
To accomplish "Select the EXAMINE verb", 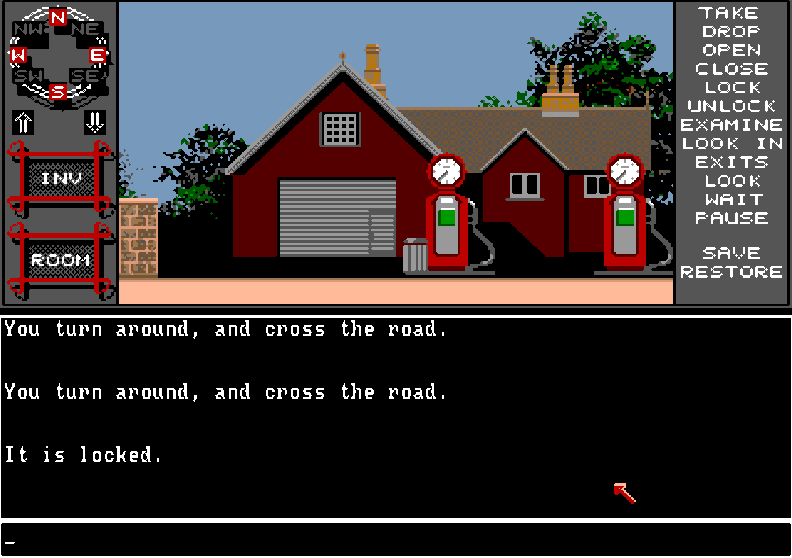I will [x=731, y=125].
